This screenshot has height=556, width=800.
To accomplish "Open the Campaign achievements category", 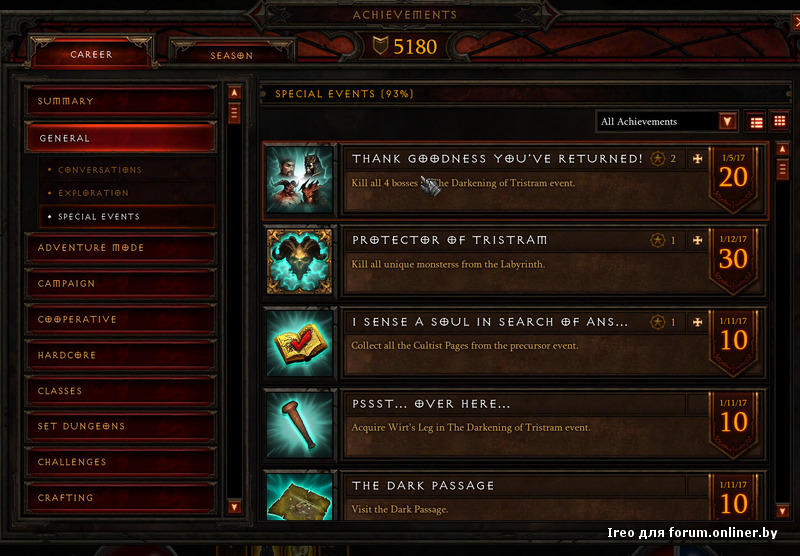I will click(x=120, y=283).
